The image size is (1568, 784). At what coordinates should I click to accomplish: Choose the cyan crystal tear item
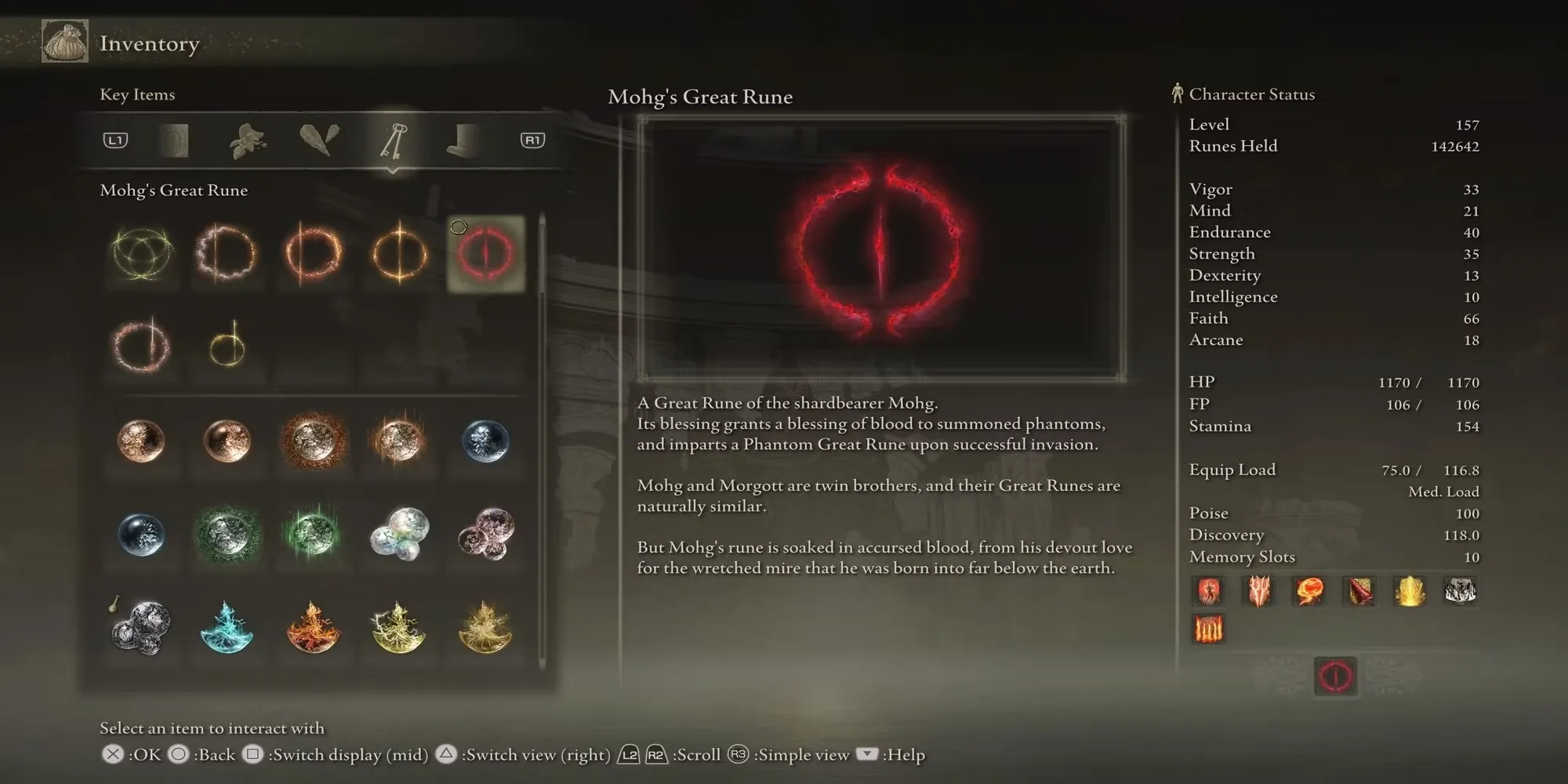pyautogui.click(x=227, y=627)
